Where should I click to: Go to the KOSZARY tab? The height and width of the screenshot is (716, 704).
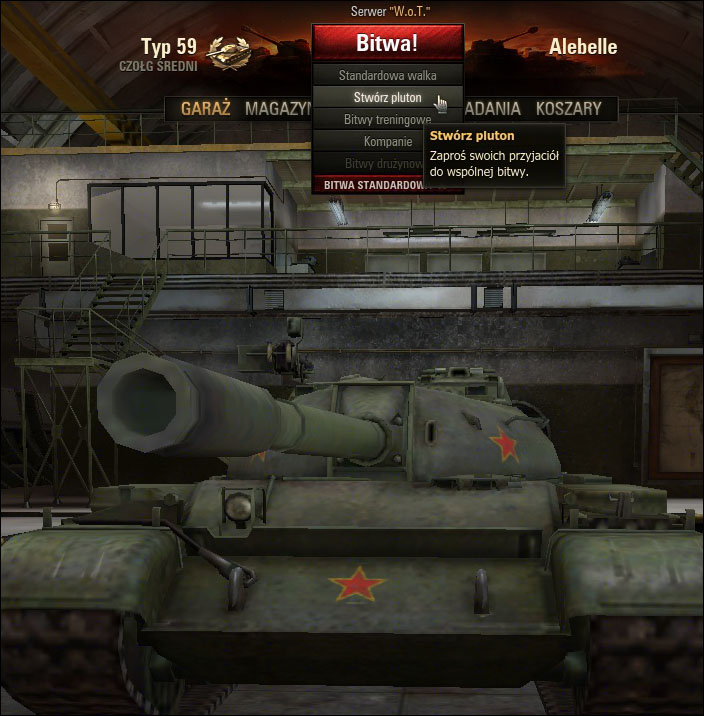[x=568, y=109]
